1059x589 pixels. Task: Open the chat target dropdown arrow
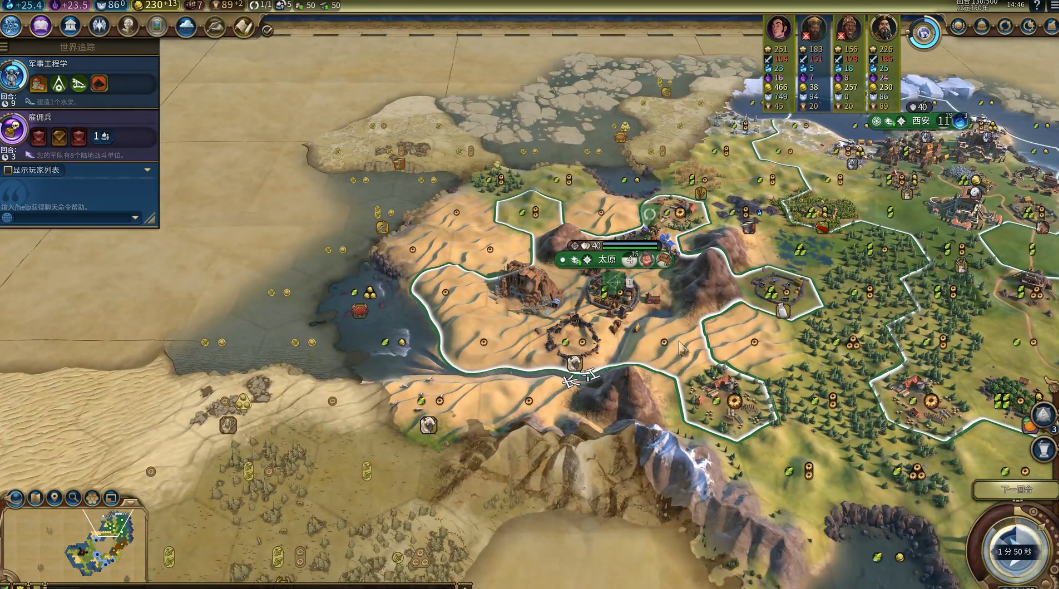pyautogui.click(x=136, y=217)
